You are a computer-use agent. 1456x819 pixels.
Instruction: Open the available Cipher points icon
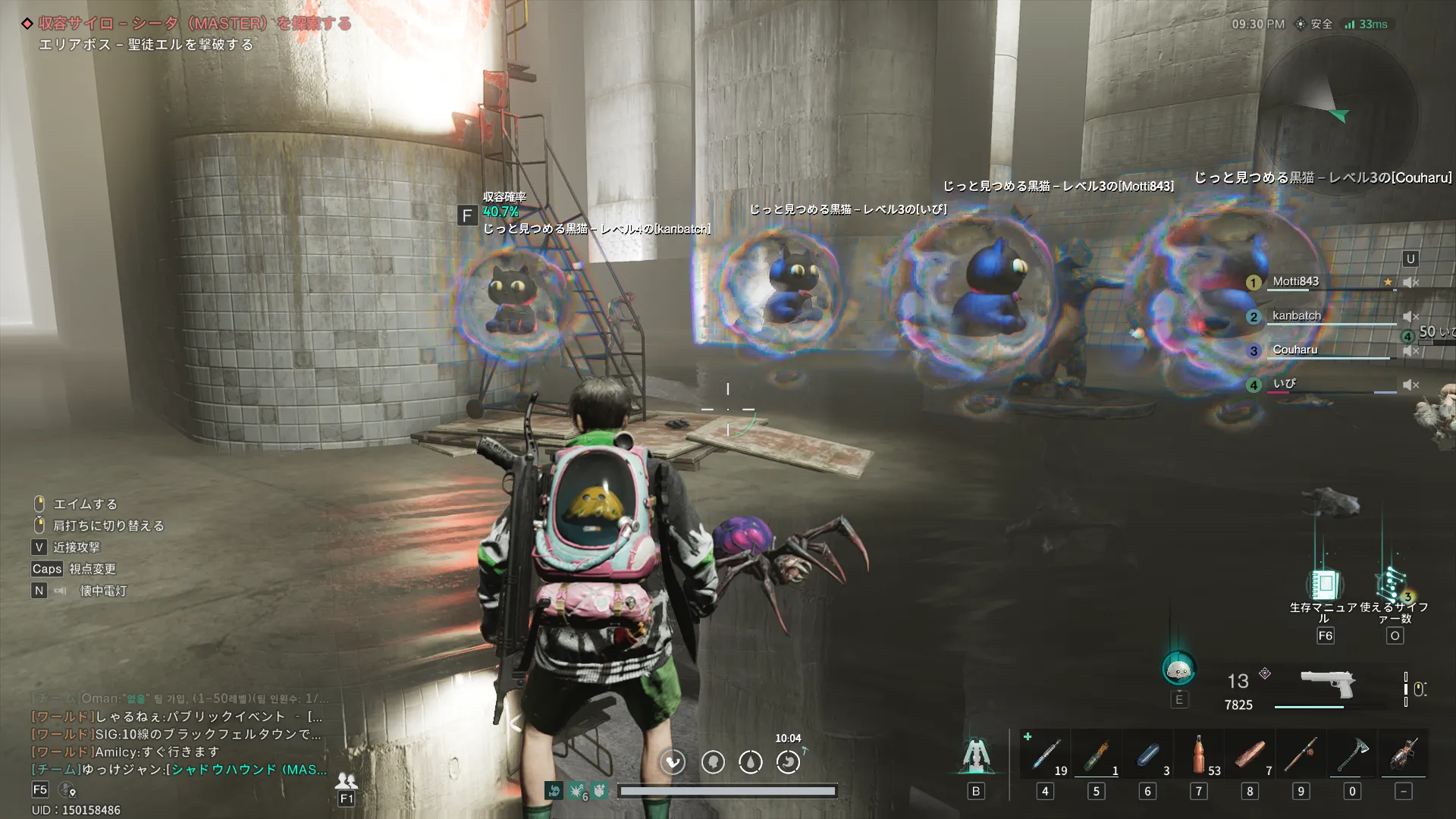click(x=1394, y=585)
